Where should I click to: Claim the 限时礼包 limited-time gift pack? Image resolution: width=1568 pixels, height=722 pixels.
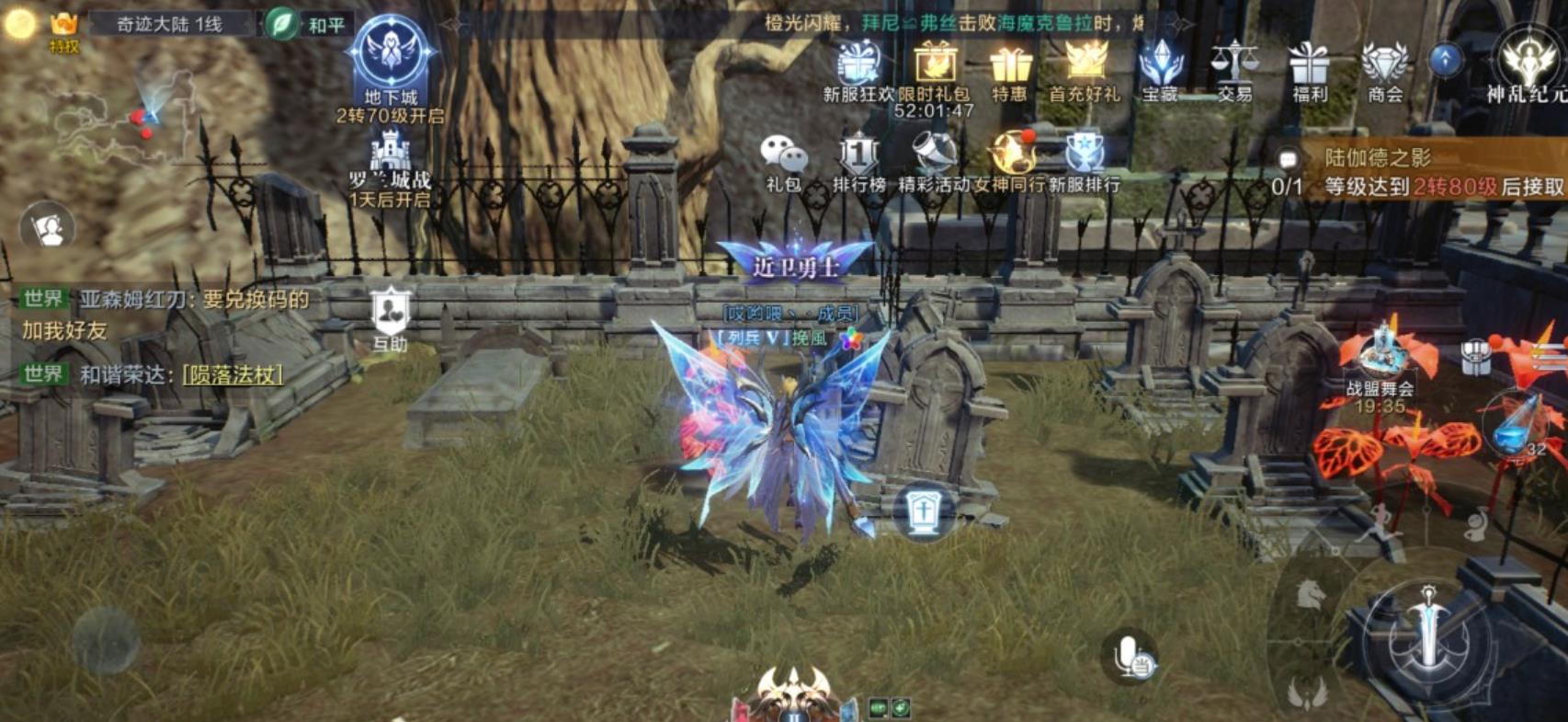[x=934, y=69]
